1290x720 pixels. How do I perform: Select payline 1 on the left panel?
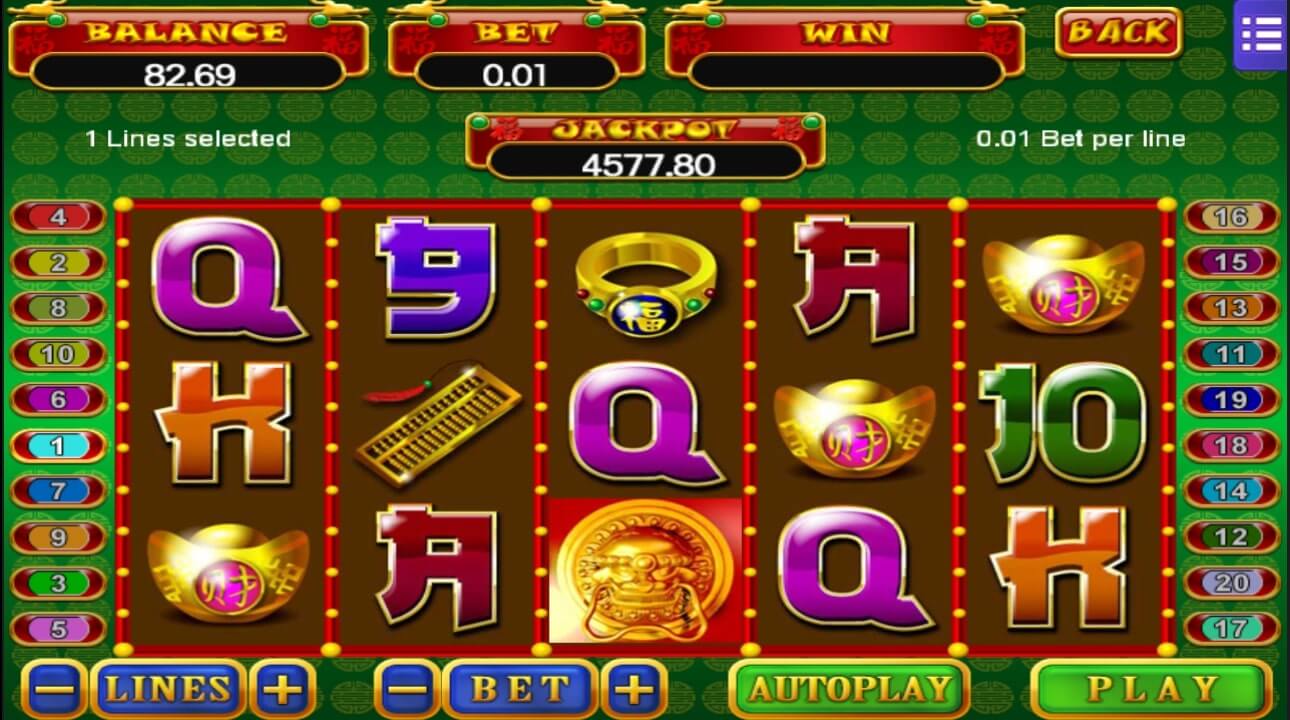coord(58,444)
